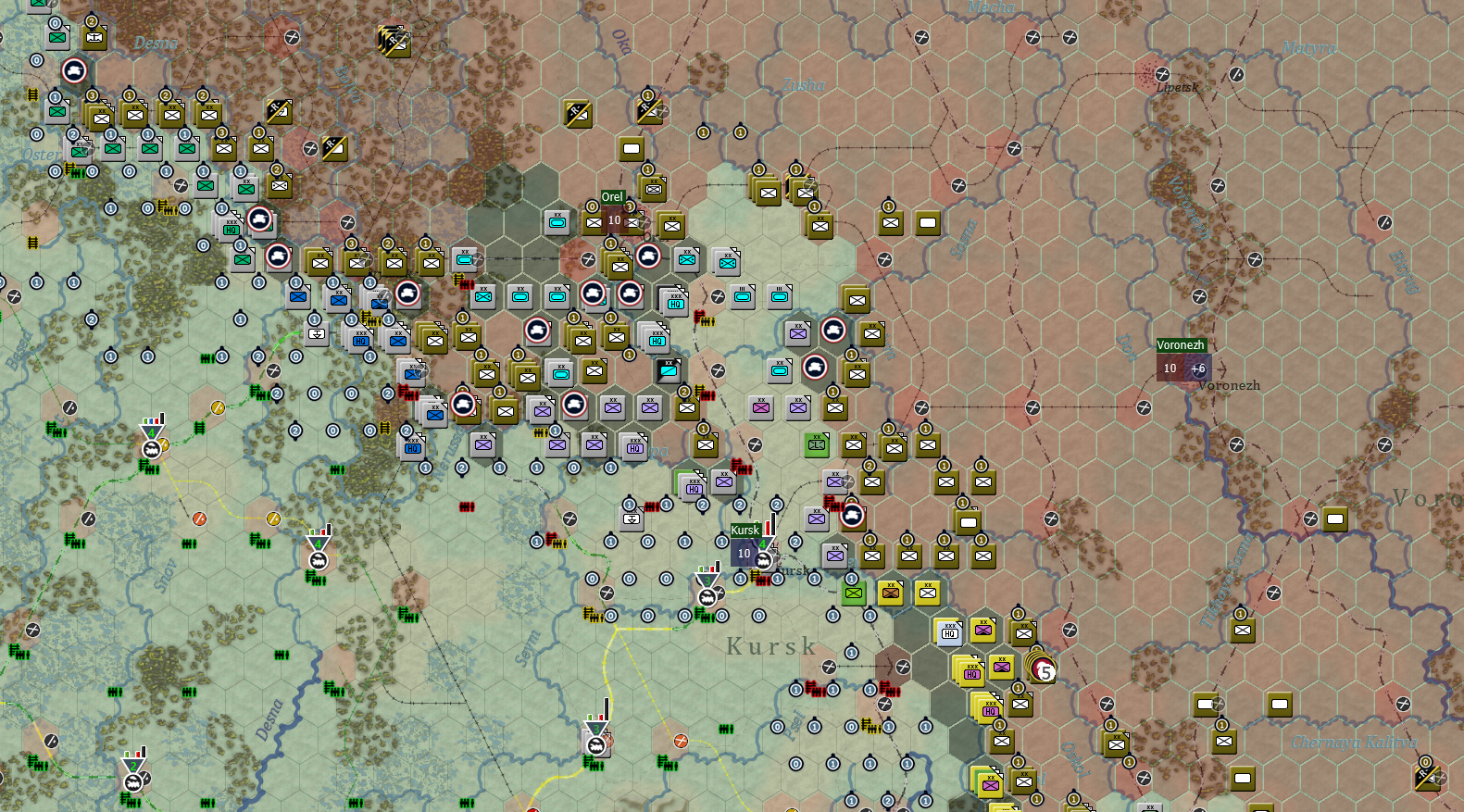Click the Orel city label
The width and height of the screenshot is (1464, 812).
click(611, 195)
